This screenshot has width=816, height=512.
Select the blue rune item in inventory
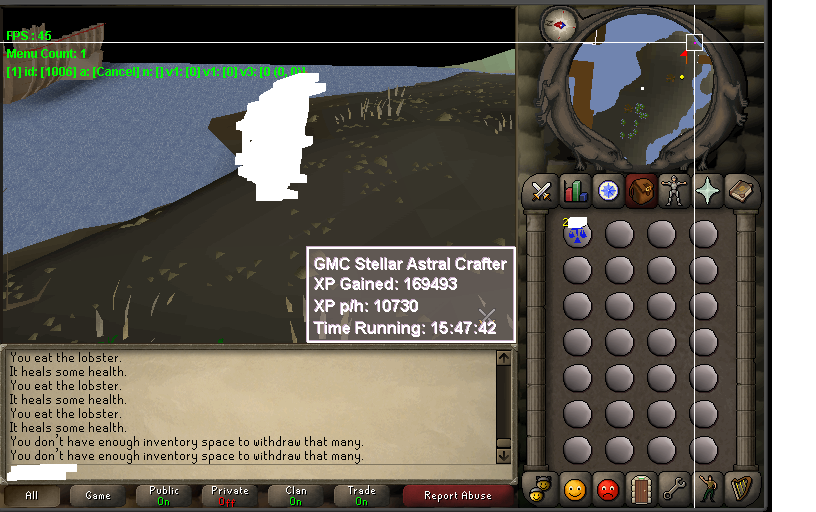tap(577, 235)
